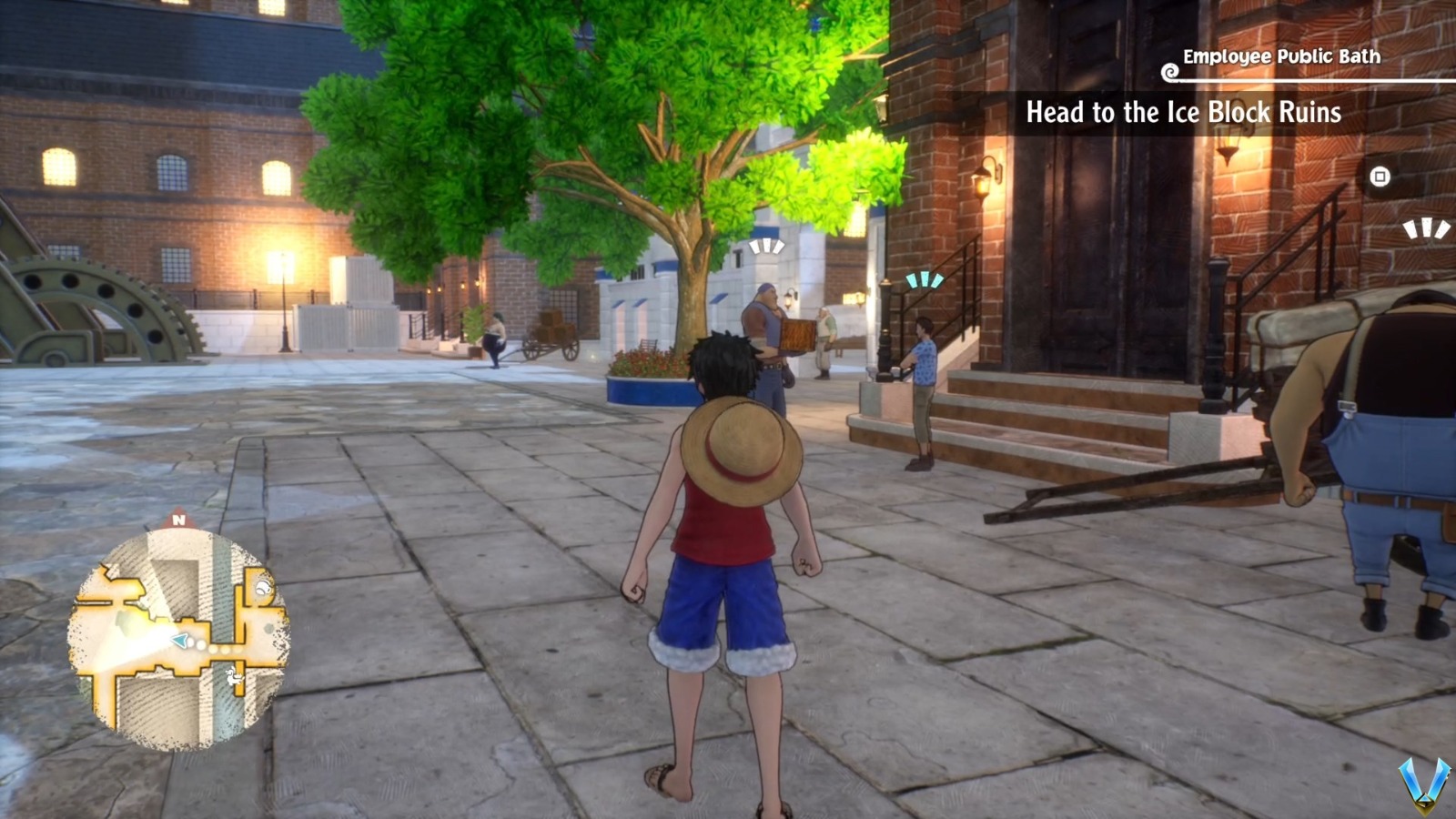The width and height of the screenshot is (1456, 819).
Task: Click the cyan player arrow on the minimap
Action: click(x=178, y=640)
